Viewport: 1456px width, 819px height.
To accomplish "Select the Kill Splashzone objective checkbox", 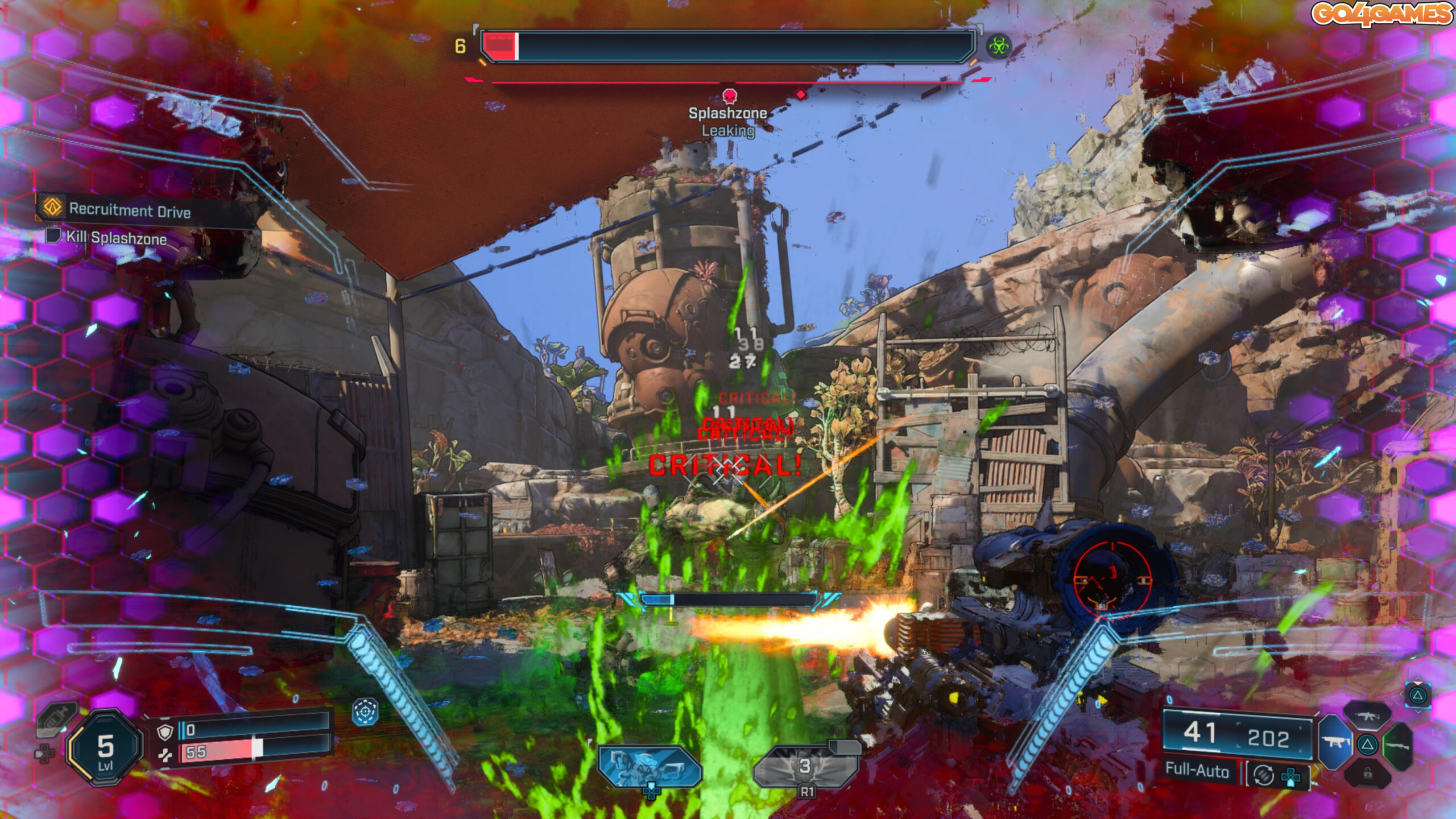I will [x=53, y=235].
